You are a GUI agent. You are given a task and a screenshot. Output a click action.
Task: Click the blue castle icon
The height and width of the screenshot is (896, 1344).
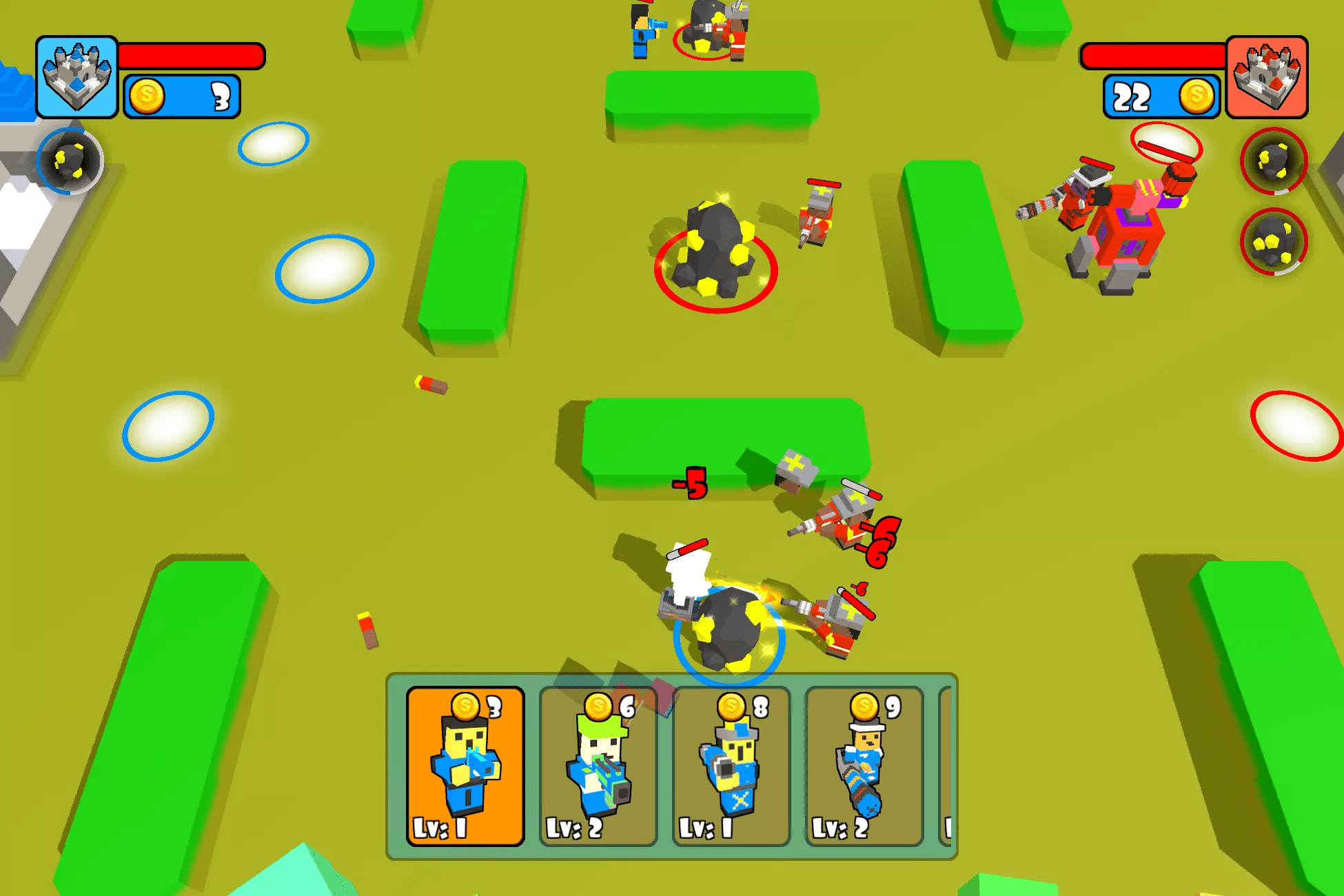tap(77, 77)
